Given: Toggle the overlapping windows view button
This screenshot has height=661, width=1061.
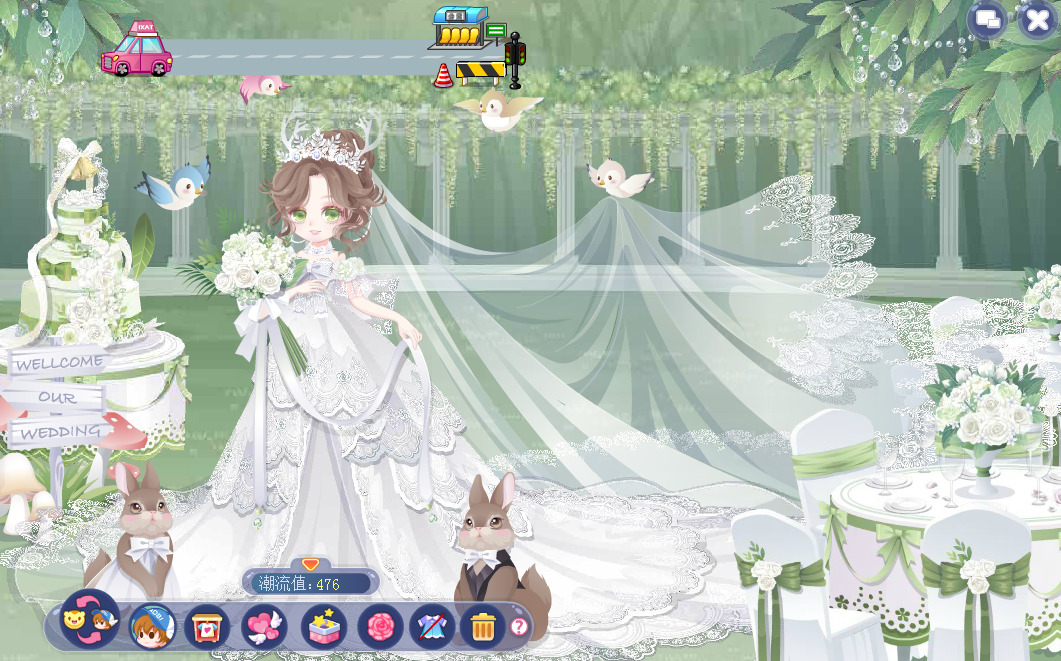Looking at the screenshot, I should (988, 19).
